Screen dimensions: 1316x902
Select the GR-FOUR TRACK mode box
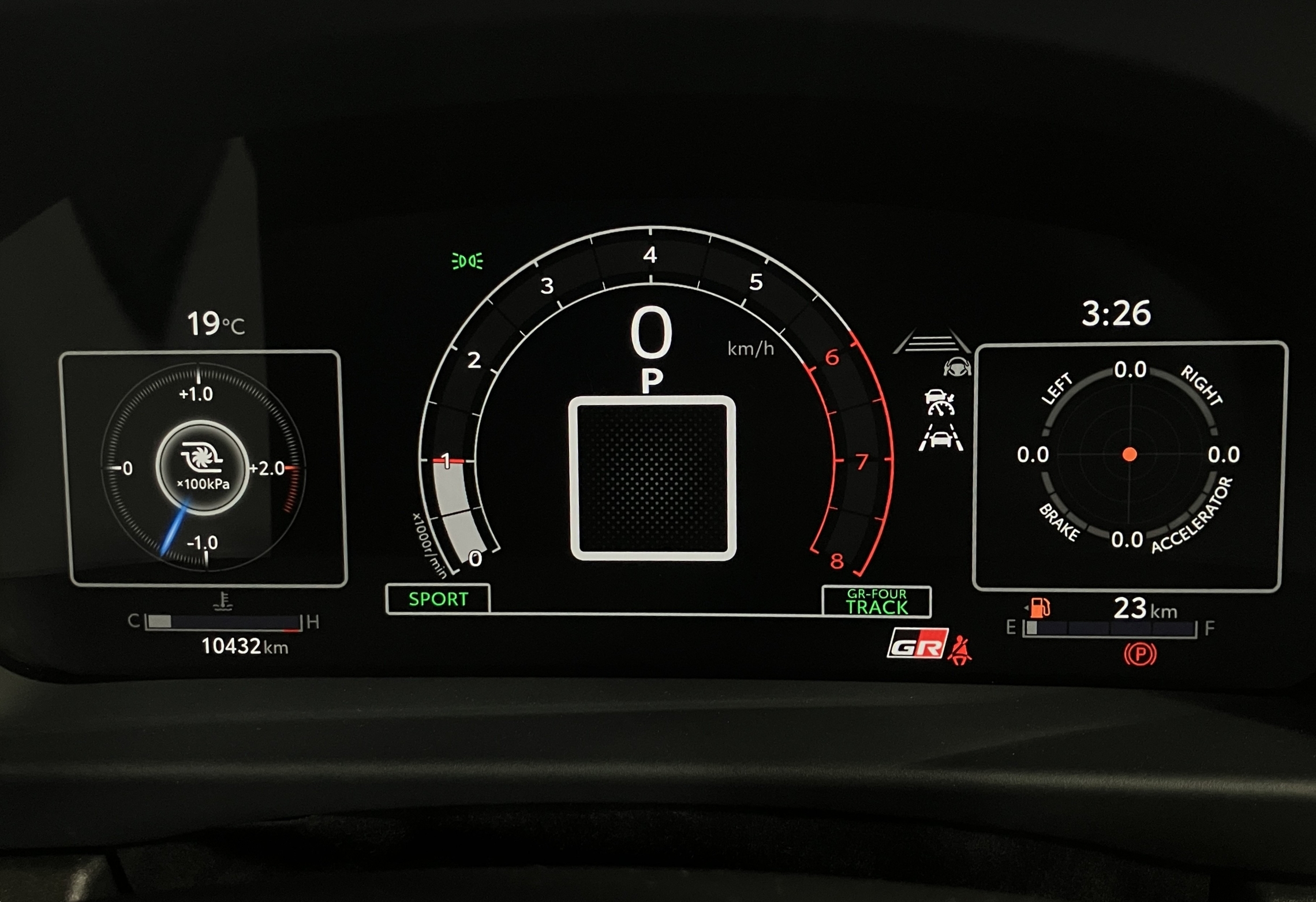(876, 602)
